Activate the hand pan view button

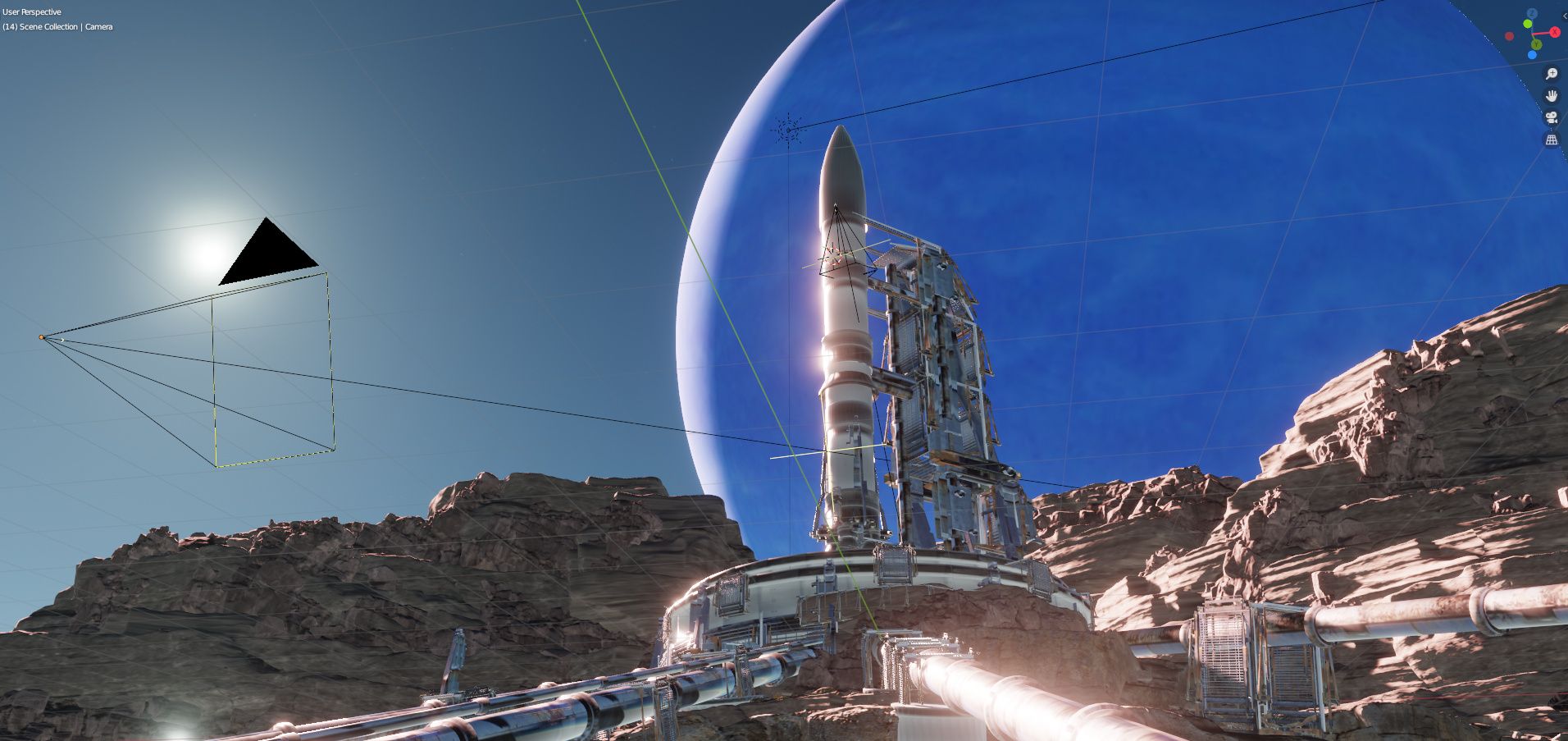pos(1551,96)
